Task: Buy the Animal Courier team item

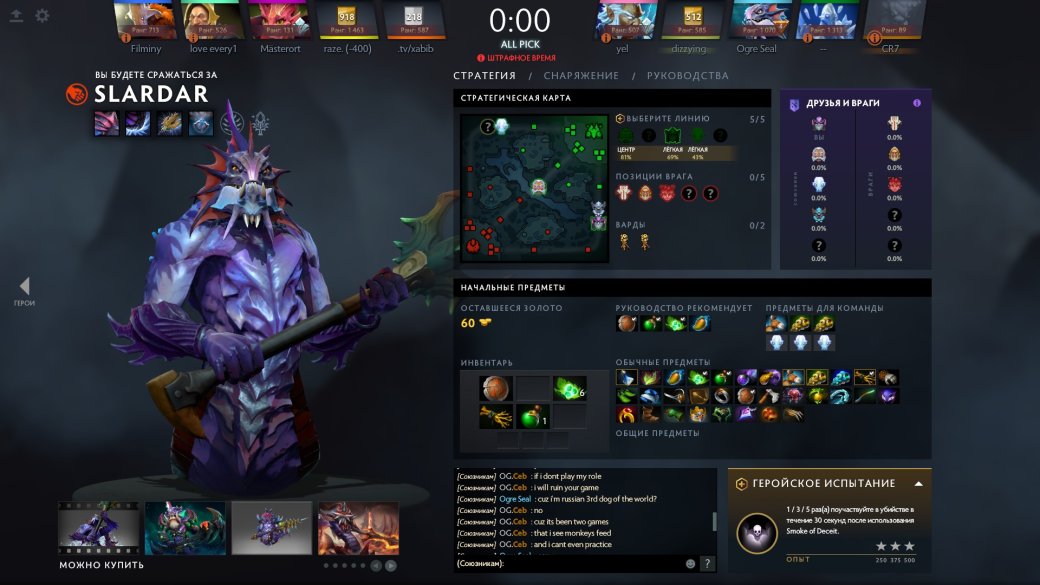Action: (x=776, y=323)
